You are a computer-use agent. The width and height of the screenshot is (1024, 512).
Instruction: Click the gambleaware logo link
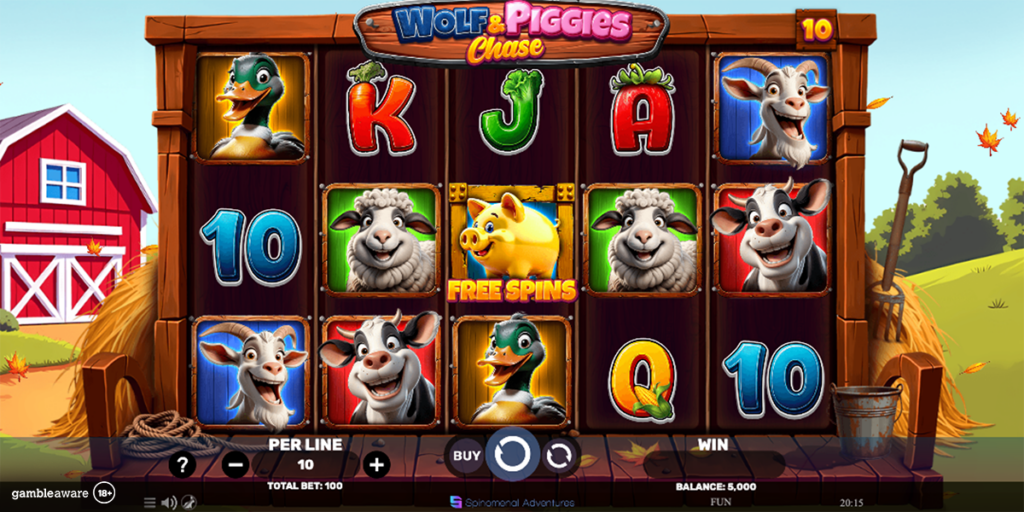click(x=48, y=493)
